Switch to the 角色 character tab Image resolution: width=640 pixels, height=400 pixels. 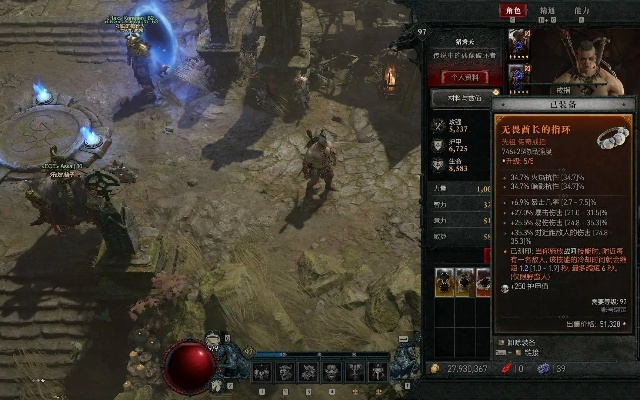click(x=516, y=11)
